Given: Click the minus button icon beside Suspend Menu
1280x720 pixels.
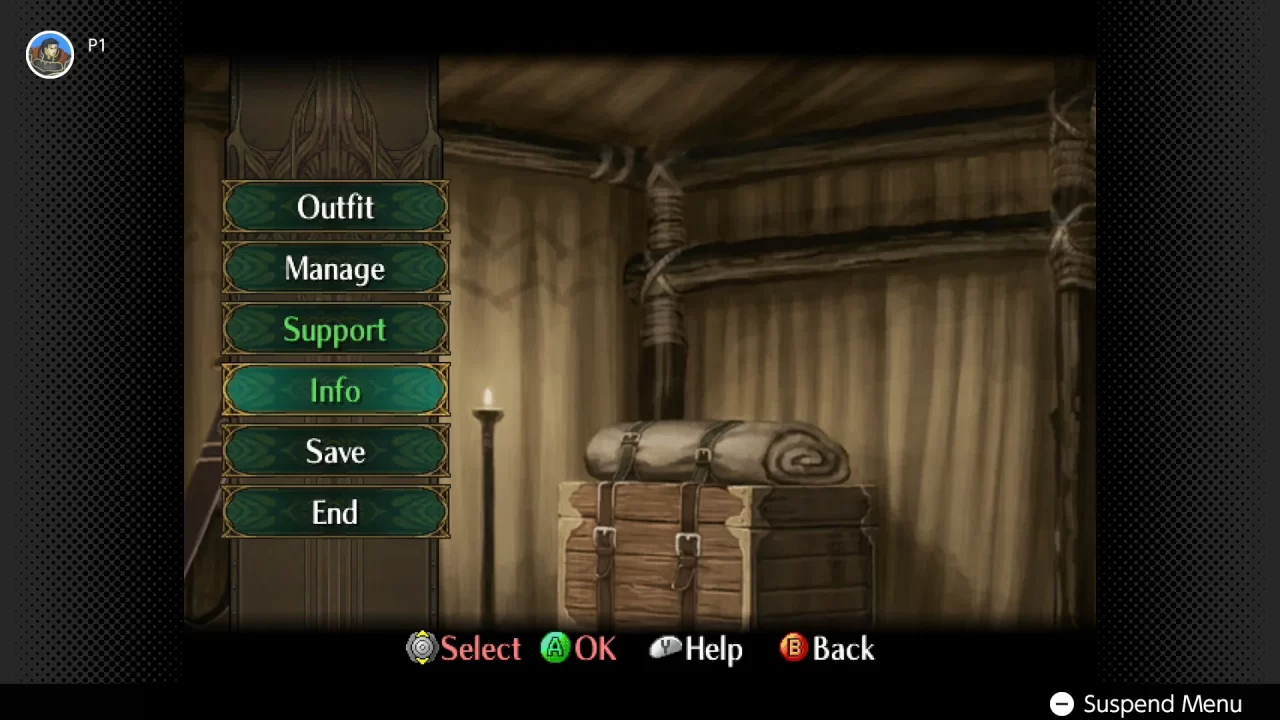Looking at the screenshot, I should (x=1060, y=704).
